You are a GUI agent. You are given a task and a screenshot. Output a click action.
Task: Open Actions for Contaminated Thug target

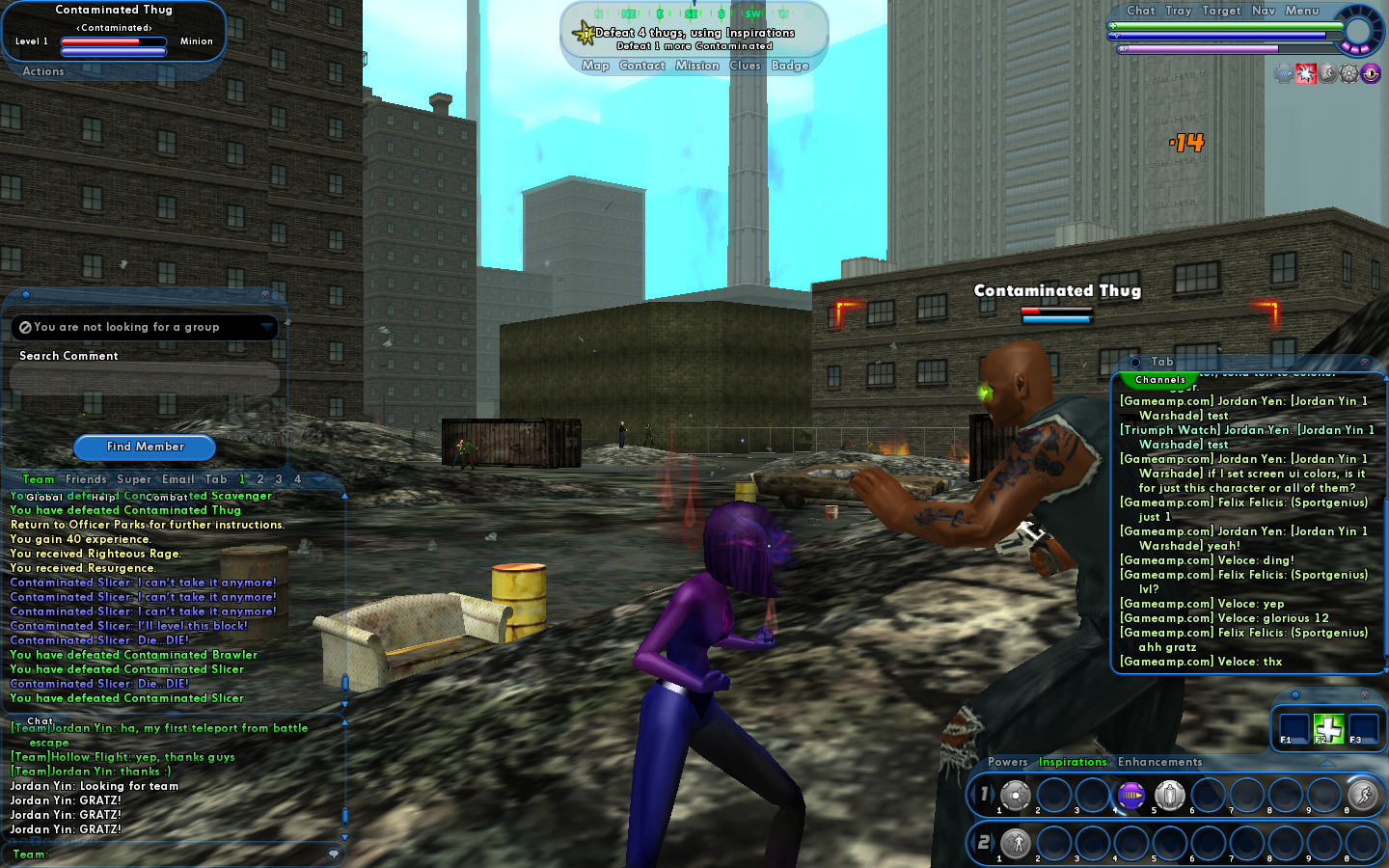coord(43,71)
